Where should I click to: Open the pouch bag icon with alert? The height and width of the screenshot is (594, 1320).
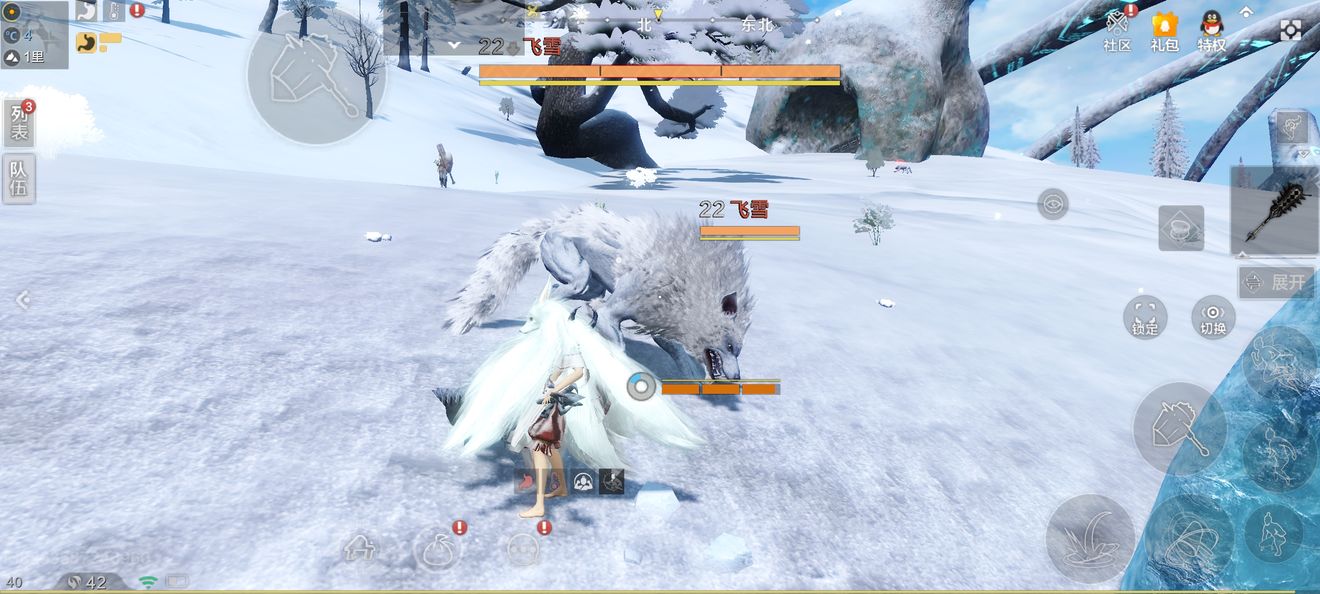point(437,549)
